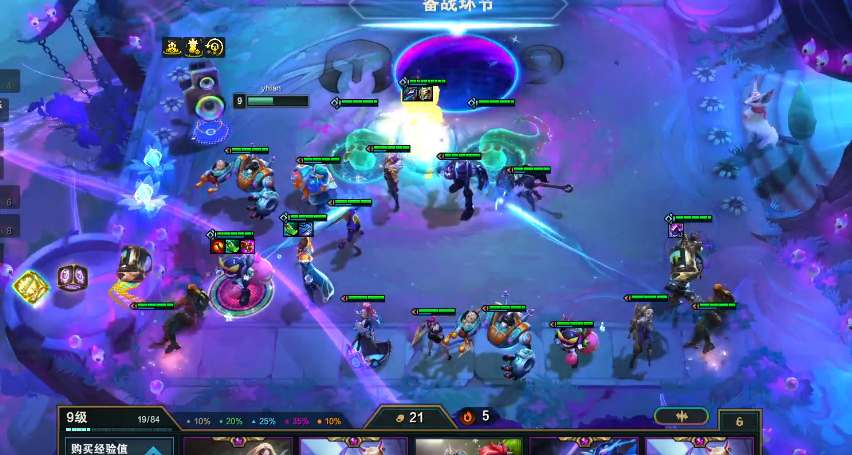Open the gold tab labeled 6
The height and width of the screenshot is (455, 852).
click(740, 422)
